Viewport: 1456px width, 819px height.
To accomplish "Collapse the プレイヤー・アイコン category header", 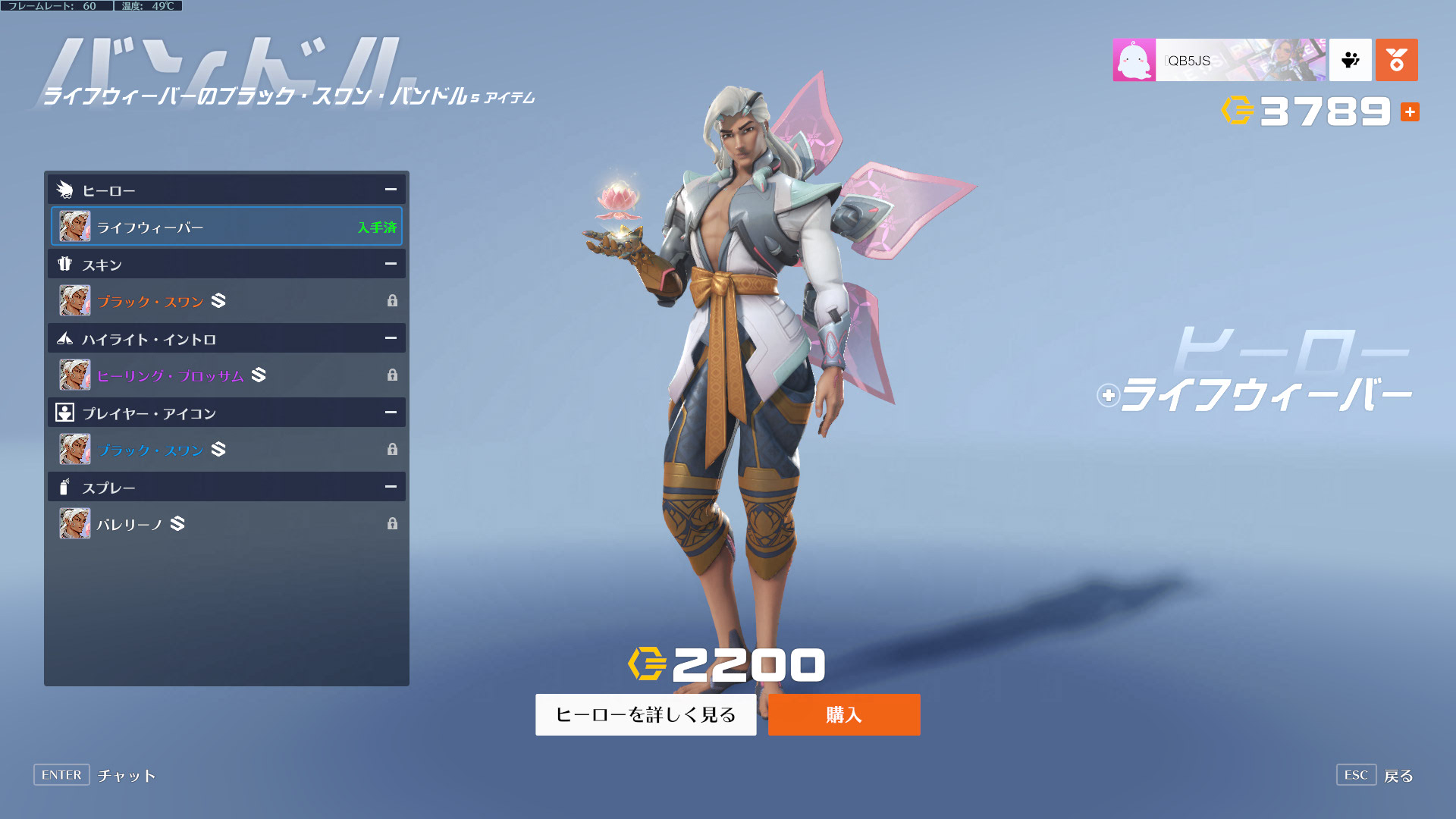I will tap(390, 413).
